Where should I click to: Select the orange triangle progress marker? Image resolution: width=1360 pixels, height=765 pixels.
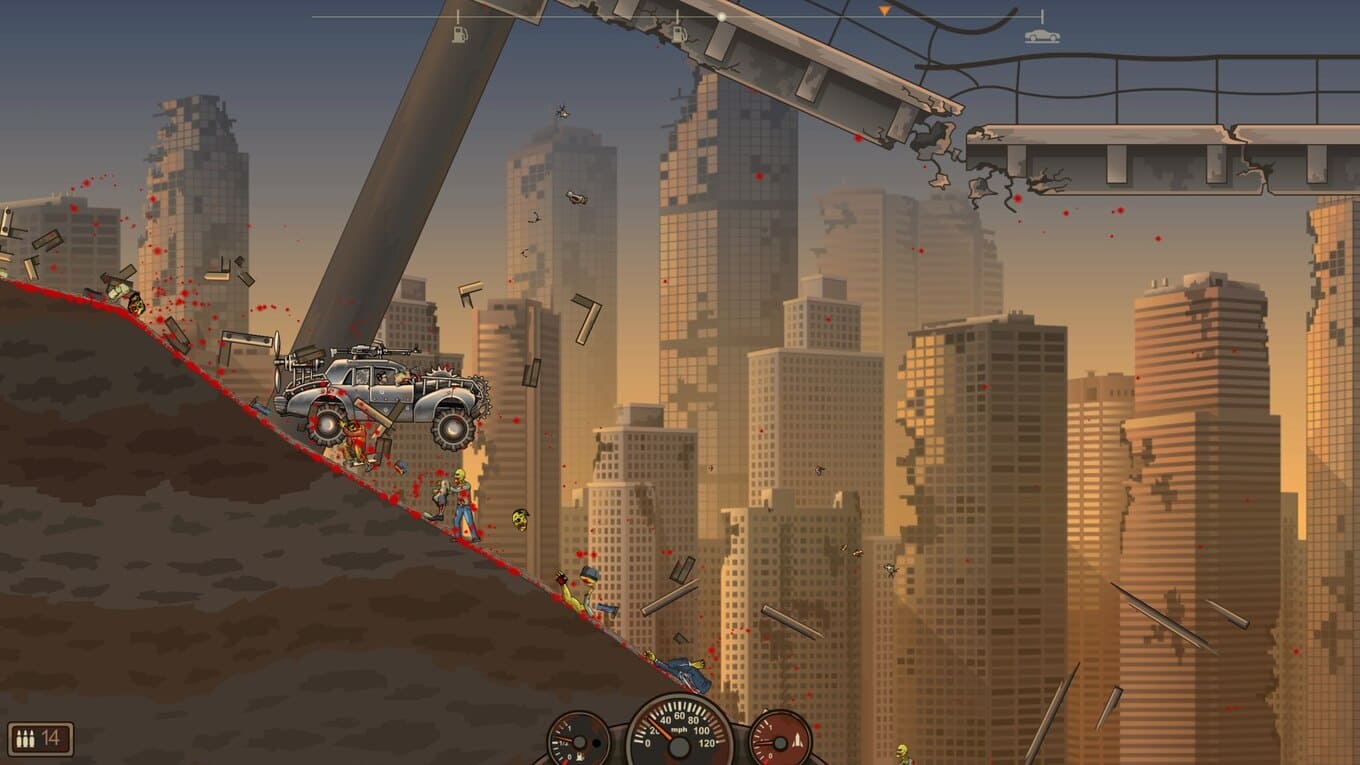[x=884, y=11]
